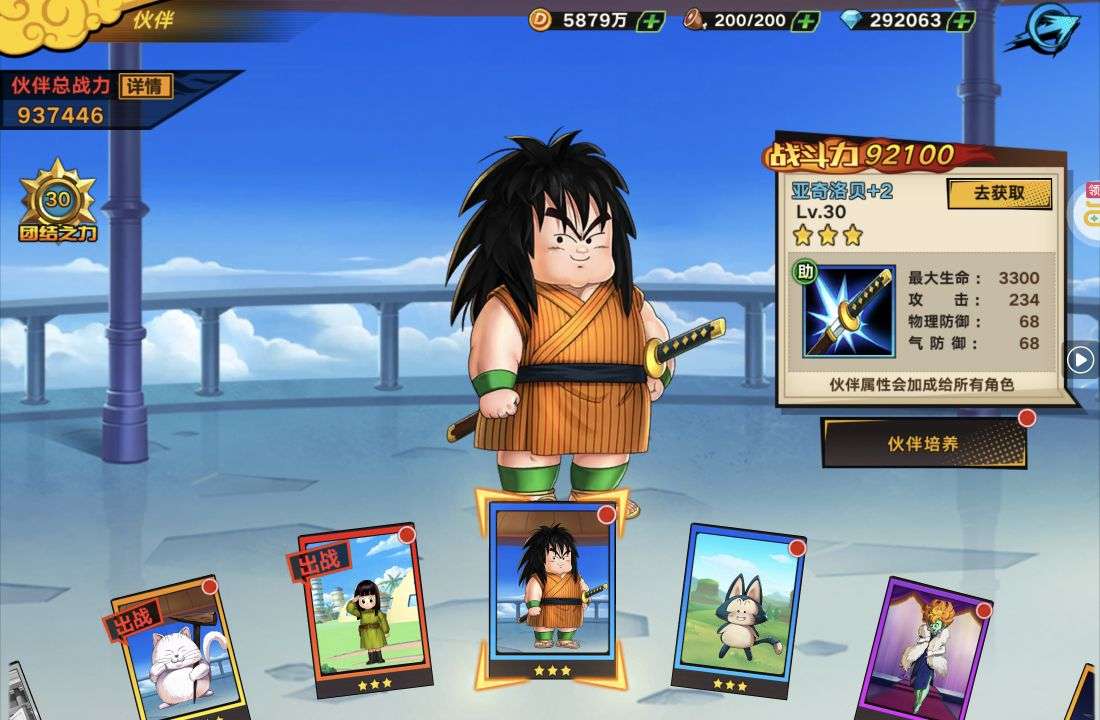Show next partner with the right arrow
Viewport: 1100px width, 720px height.
[x=1080, y=359]
